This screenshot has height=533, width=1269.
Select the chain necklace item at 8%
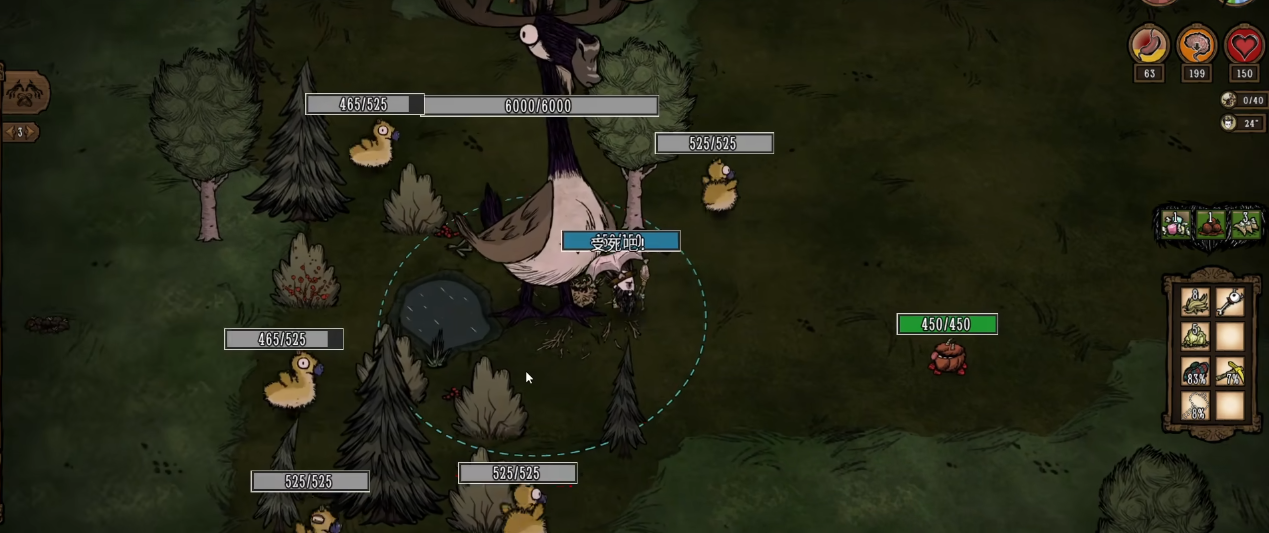(x=1195, y=406)
